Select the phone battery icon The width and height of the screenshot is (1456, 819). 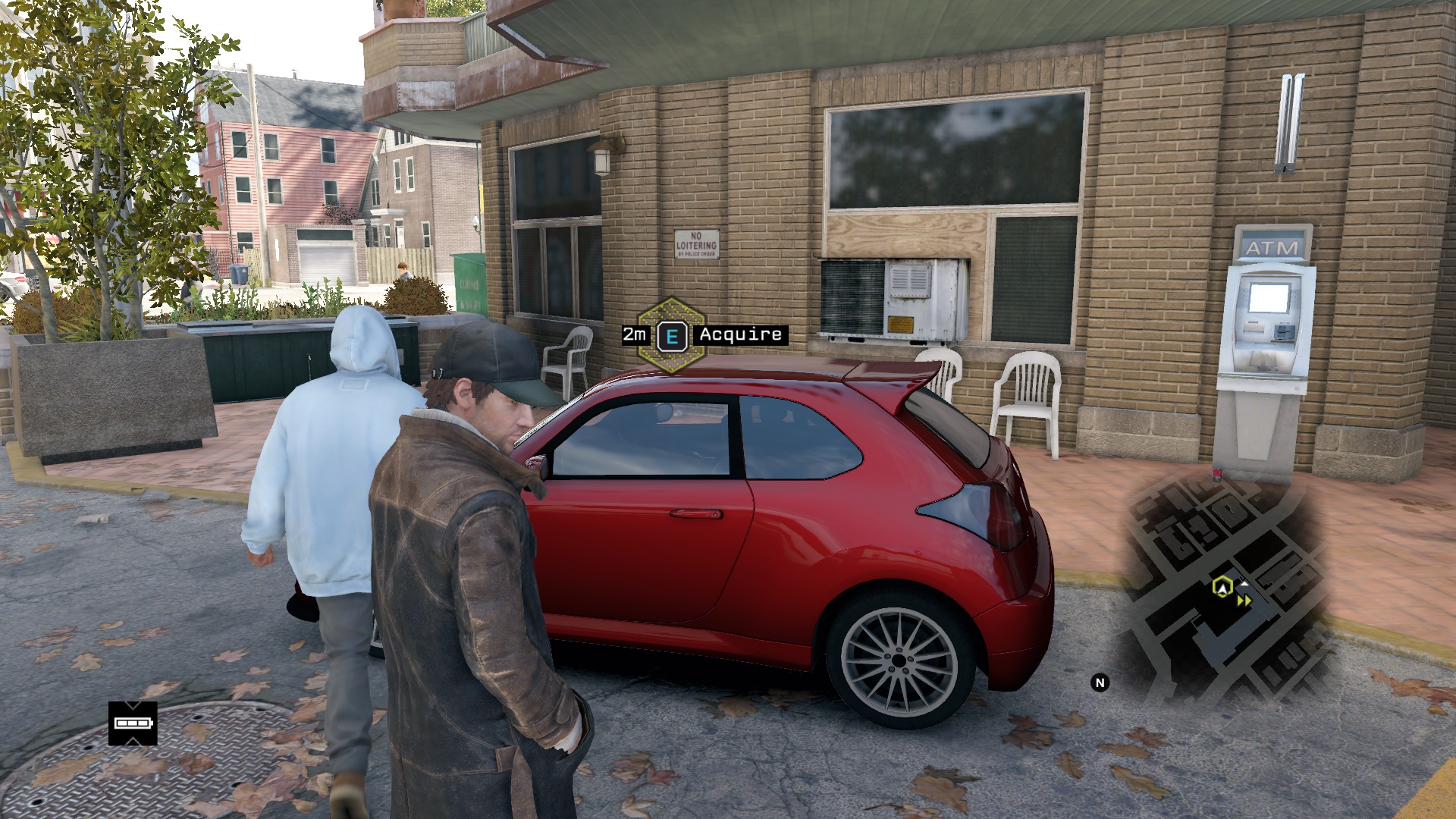pyautogui.click(x=133, y=723)
